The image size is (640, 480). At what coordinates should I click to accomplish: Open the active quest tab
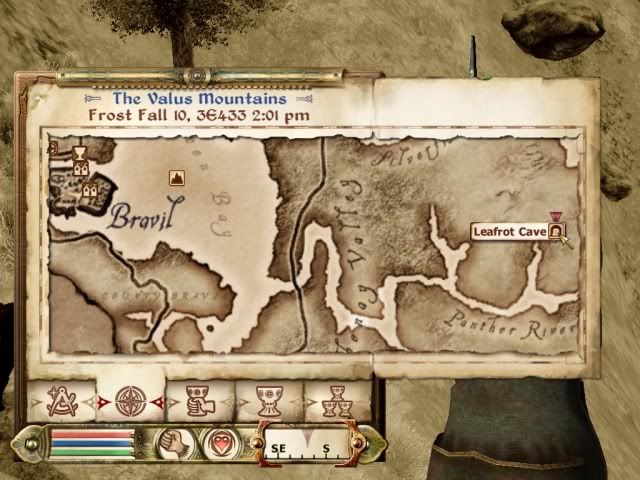[x=198, y=402]
